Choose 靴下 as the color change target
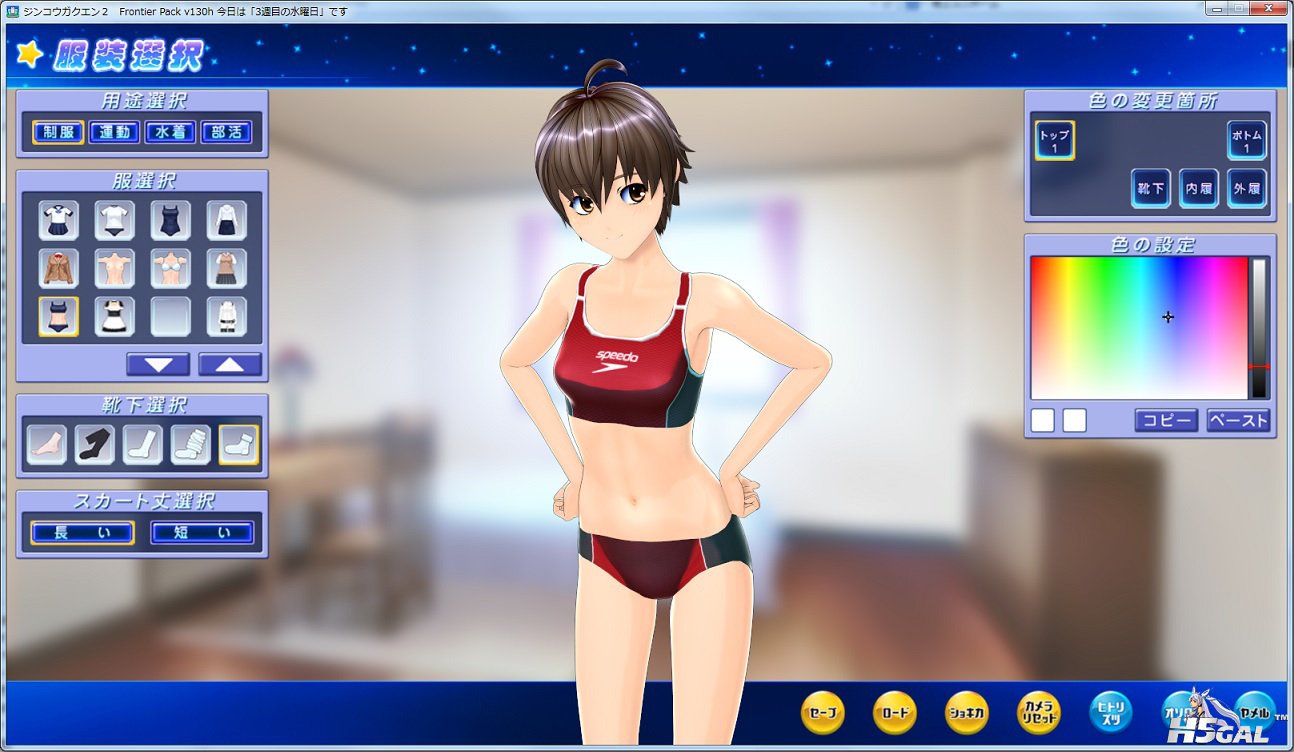This screenshot has width=1294, height=752. pyautogui.click(x=1151, y=188)
